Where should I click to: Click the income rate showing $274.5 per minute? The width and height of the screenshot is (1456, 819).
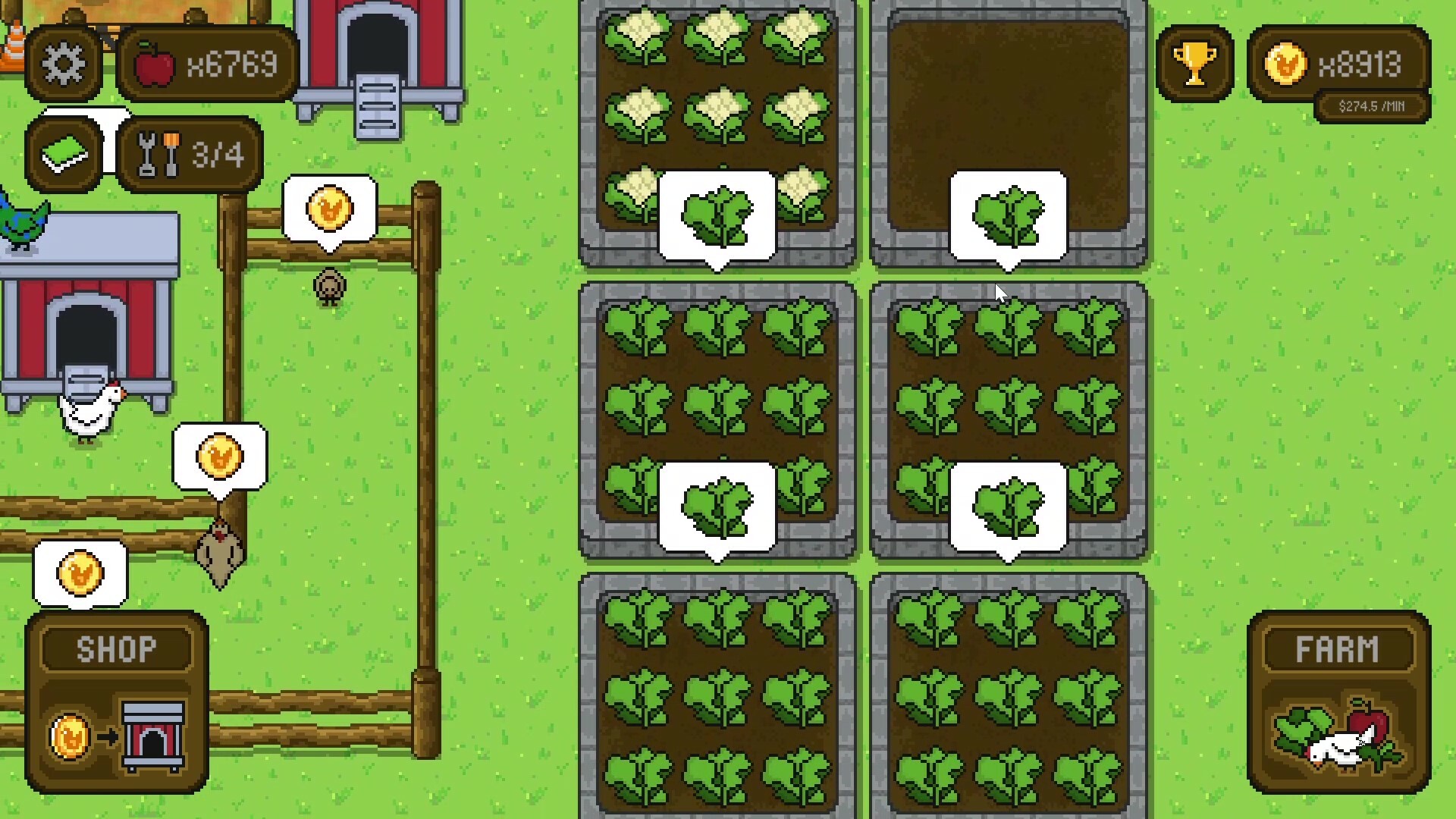1371,106
